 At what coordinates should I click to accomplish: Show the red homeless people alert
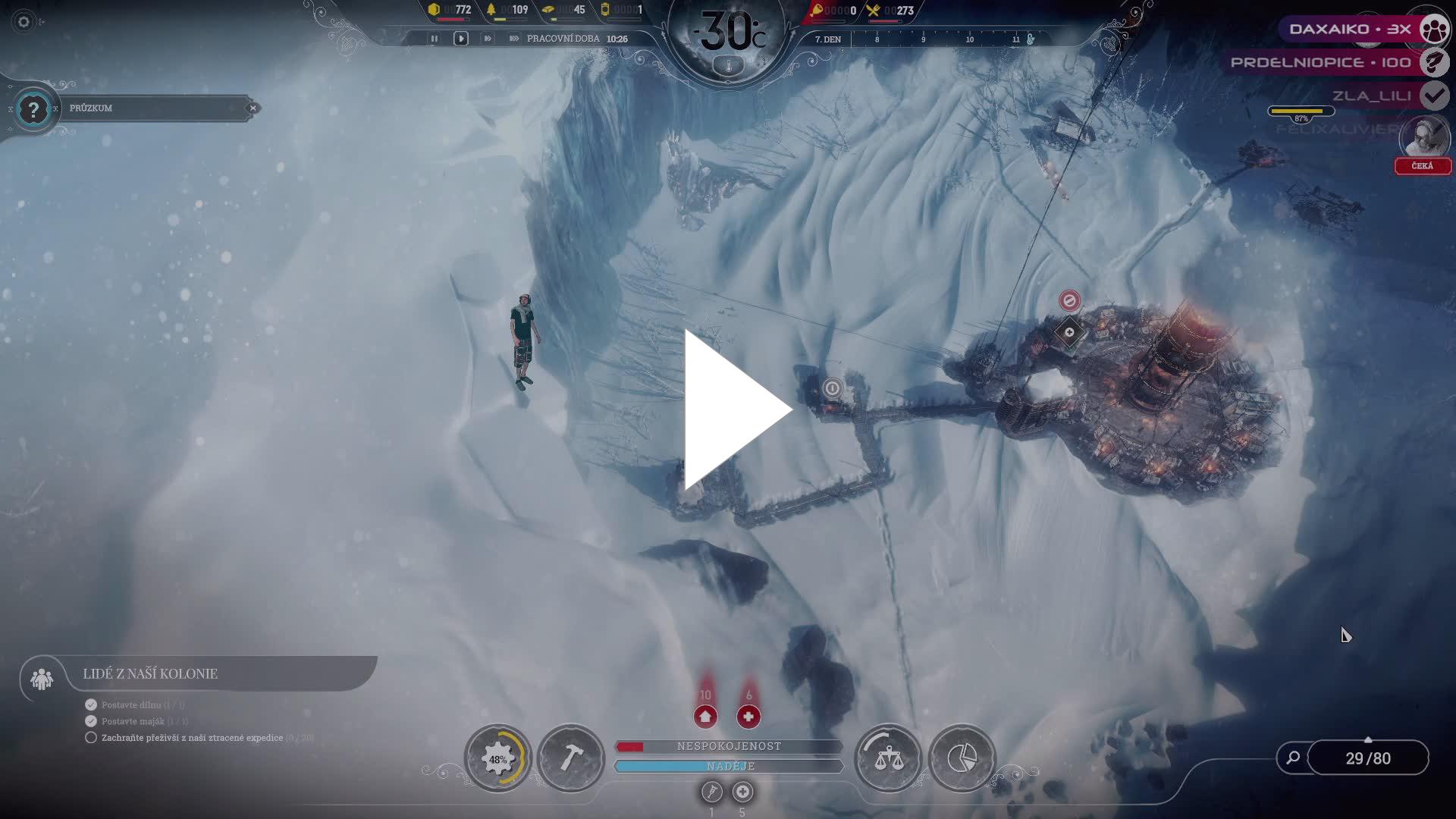(x=705, y=716)
